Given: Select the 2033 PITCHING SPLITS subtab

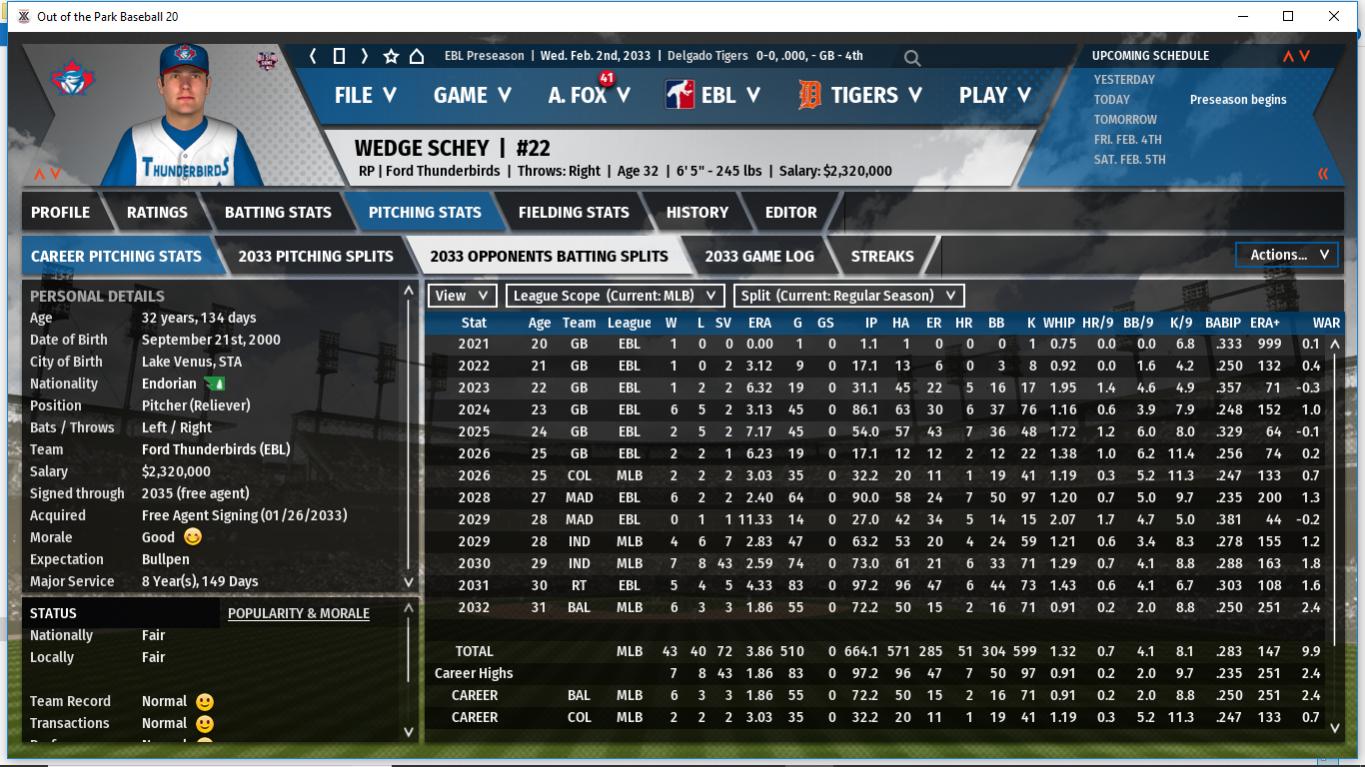Looking at the screenshot, I should point(316,256).
